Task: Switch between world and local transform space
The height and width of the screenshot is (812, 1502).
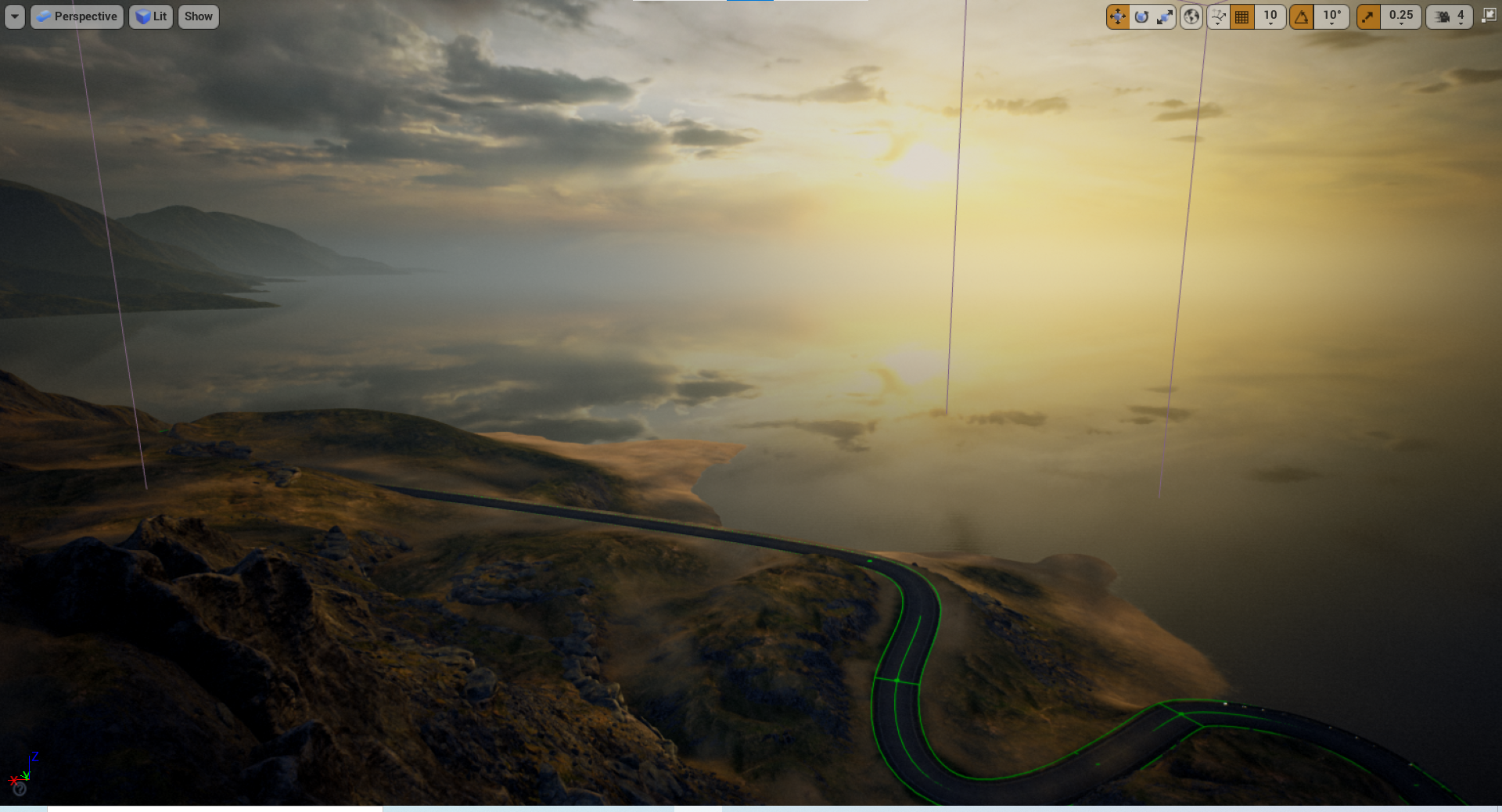Action: (x=1191, y=16)
